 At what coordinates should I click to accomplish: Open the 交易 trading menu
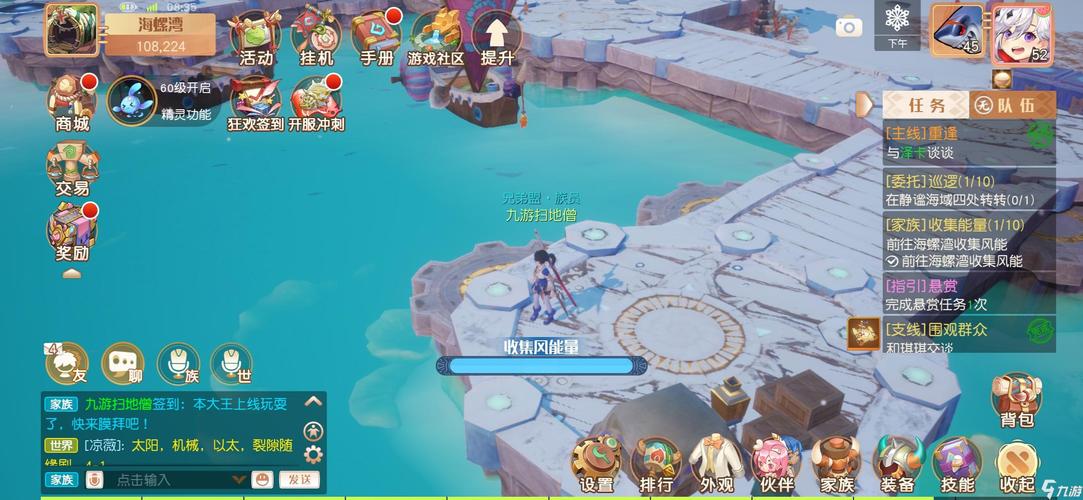[x=72, y=166]
